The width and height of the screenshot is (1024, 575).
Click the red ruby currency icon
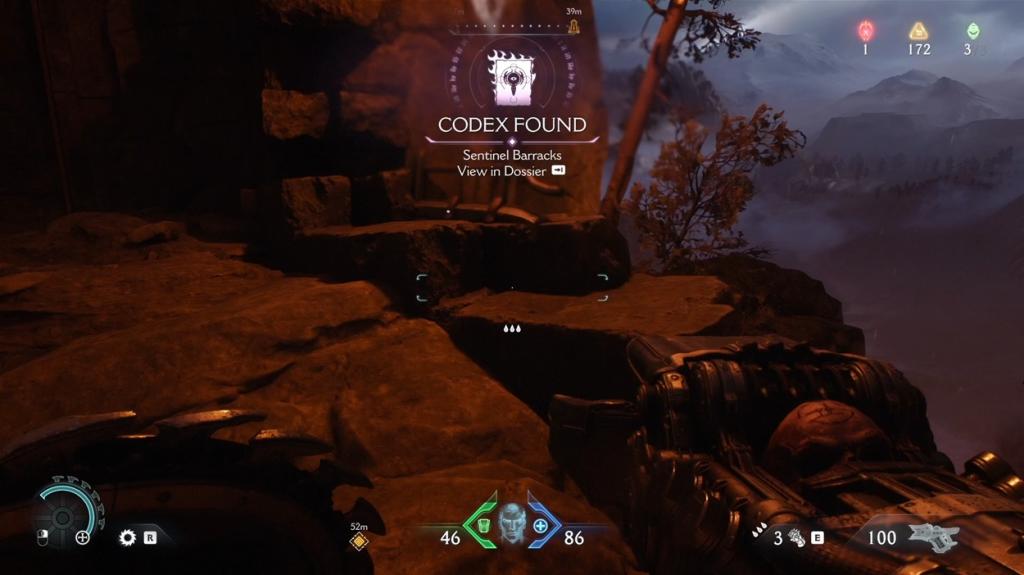click(x=866, y=31)
